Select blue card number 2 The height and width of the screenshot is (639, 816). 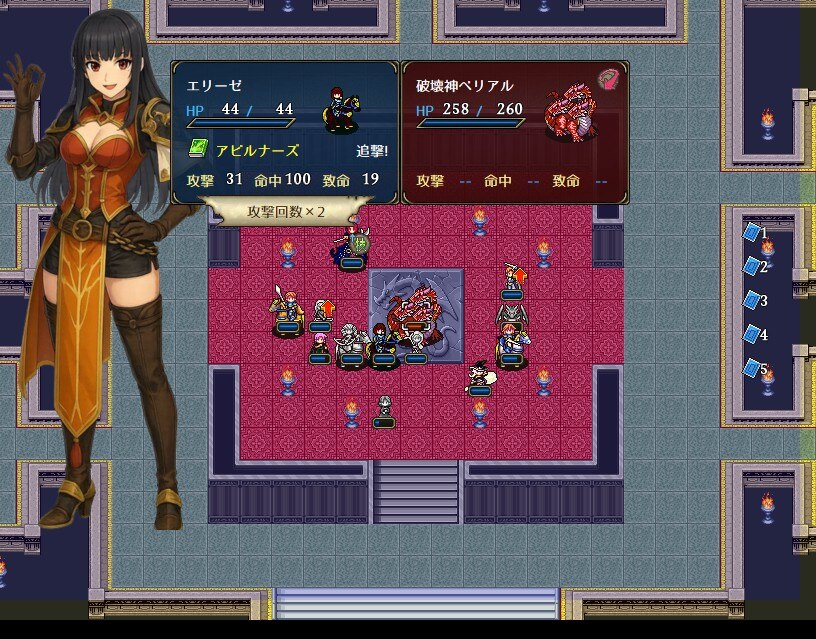753,267
